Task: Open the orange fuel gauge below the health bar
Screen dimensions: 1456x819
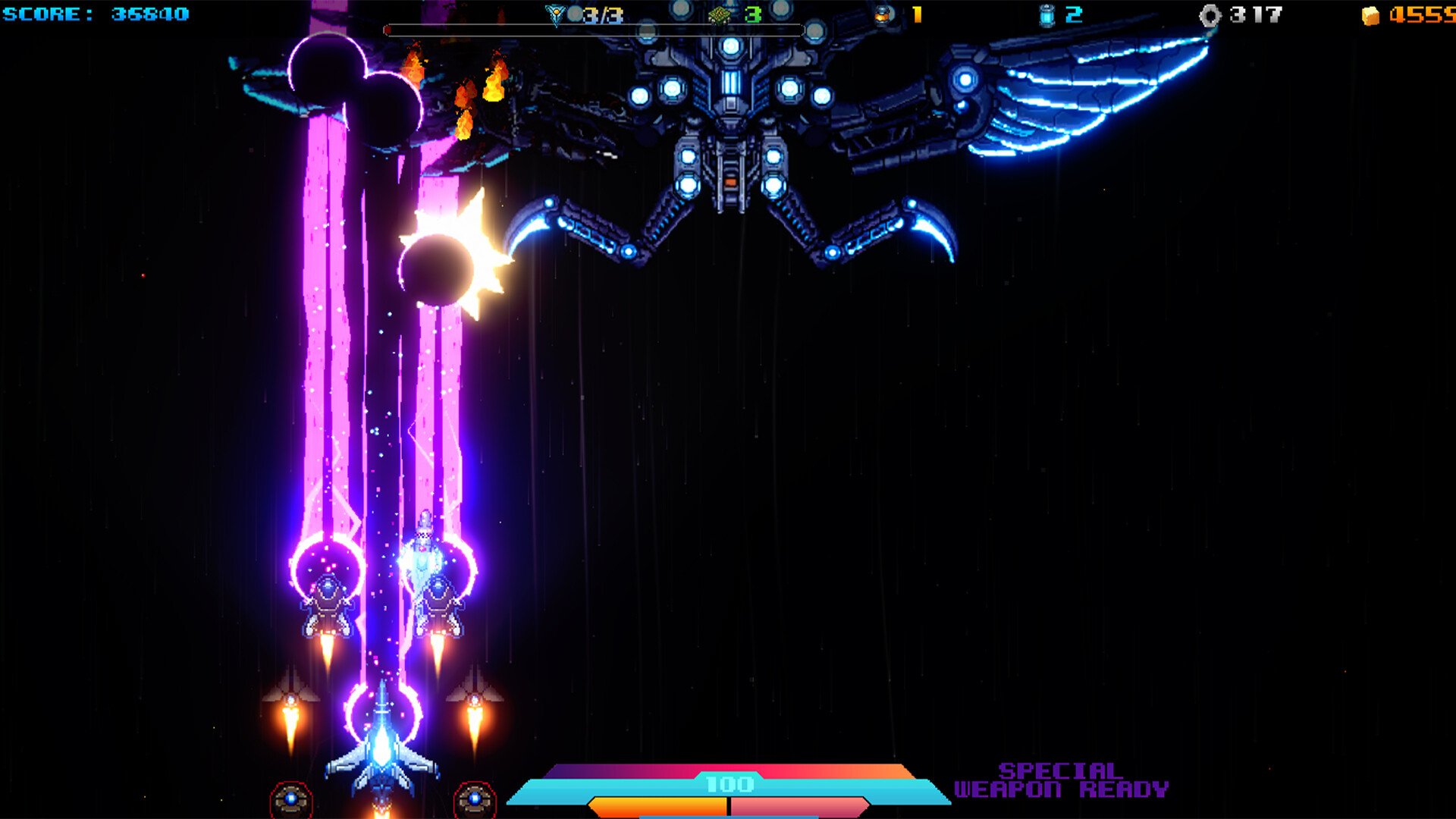Action: point(660,806)
